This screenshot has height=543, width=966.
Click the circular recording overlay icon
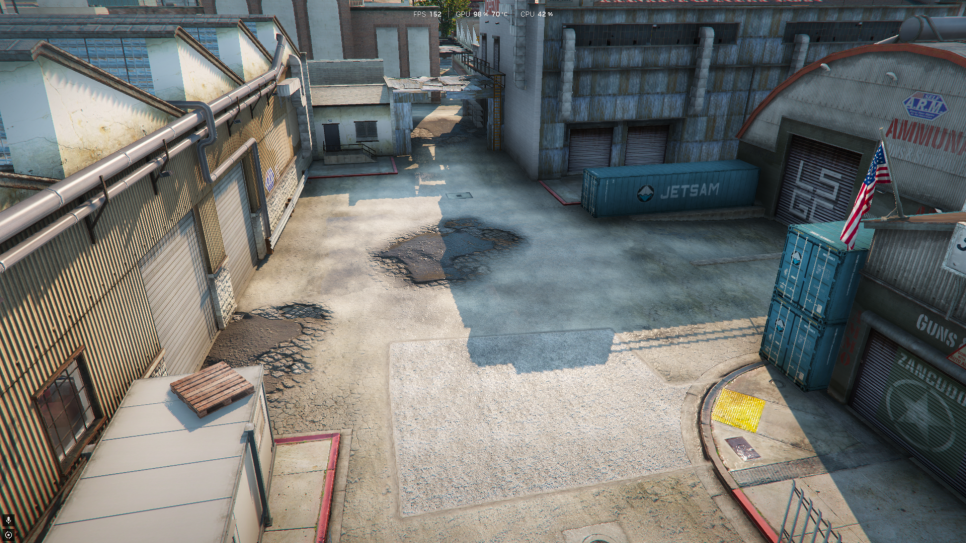(8, 534)
